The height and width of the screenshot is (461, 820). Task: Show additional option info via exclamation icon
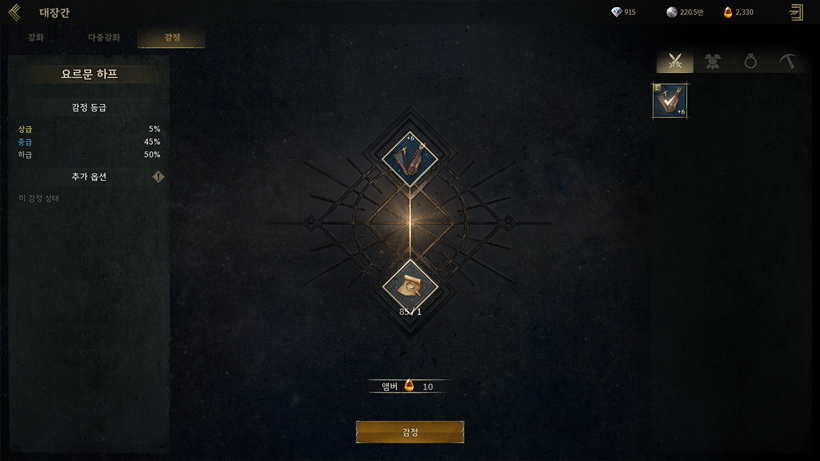(158, 177)
